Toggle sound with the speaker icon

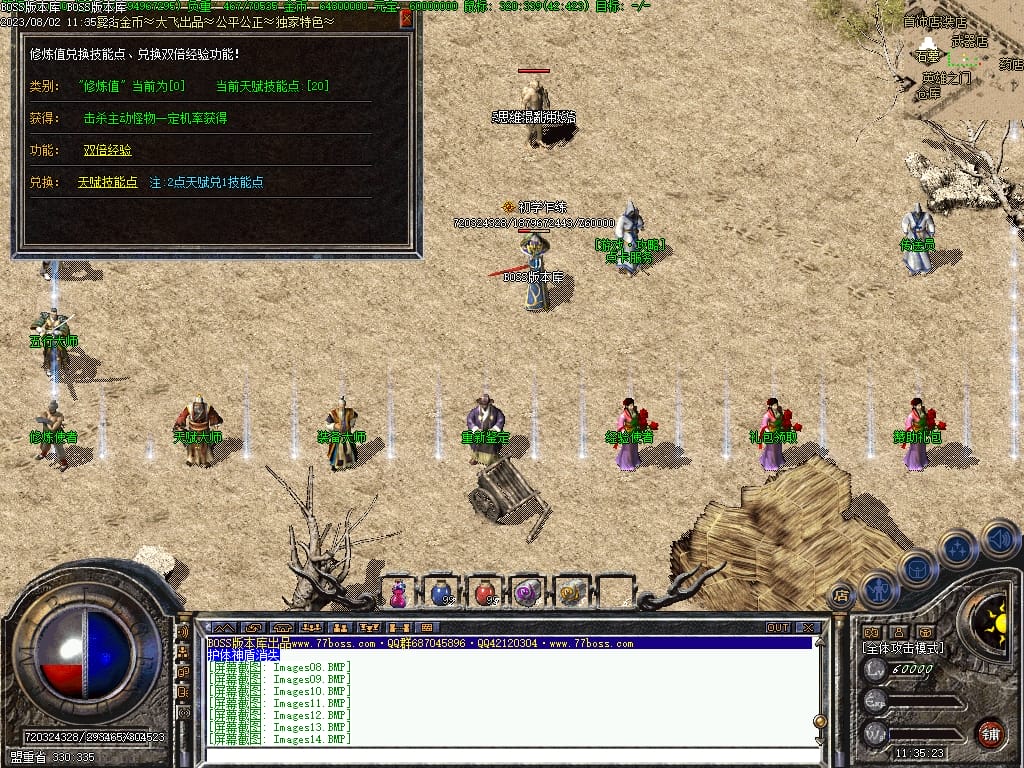point(999,538)
